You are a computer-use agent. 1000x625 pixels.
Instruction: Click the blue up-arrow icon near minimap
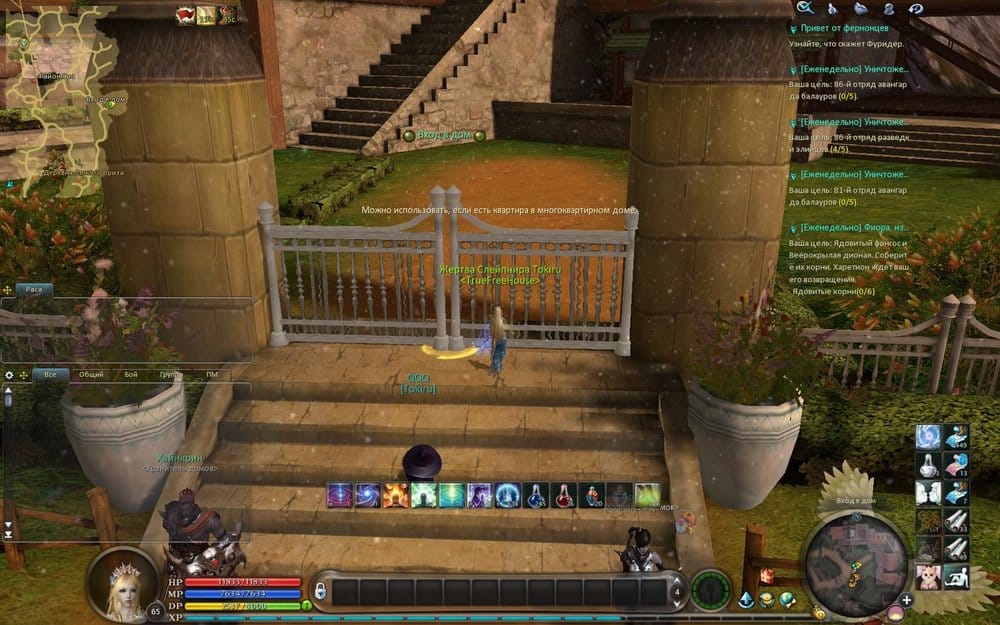746,599
